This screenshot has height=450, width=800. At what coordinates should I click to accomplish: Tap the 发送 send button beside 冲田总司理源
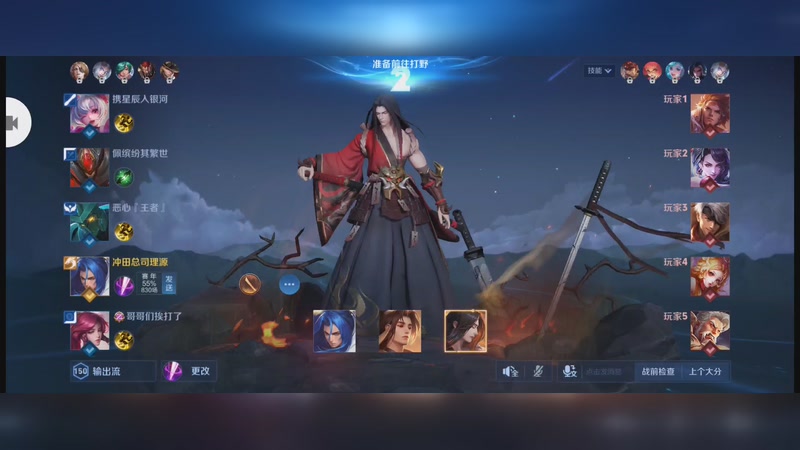pos(169,286)
